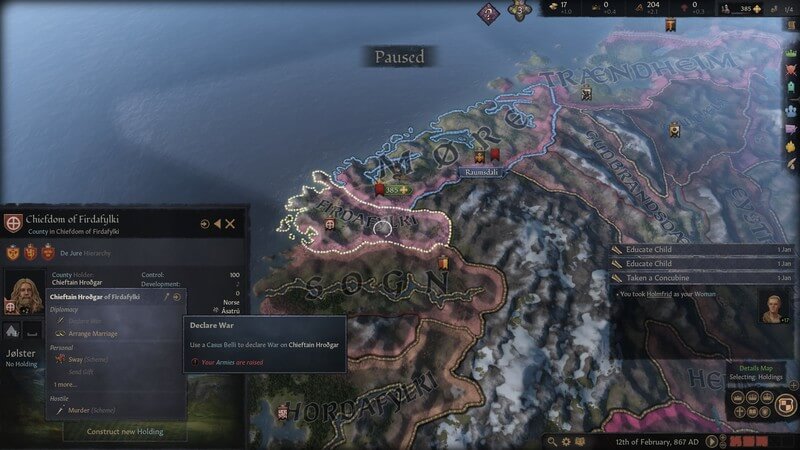Viewport: 800px width, 450px height.
Task: Expand the '1 more...' personal interactions
Action: point(65,384)
